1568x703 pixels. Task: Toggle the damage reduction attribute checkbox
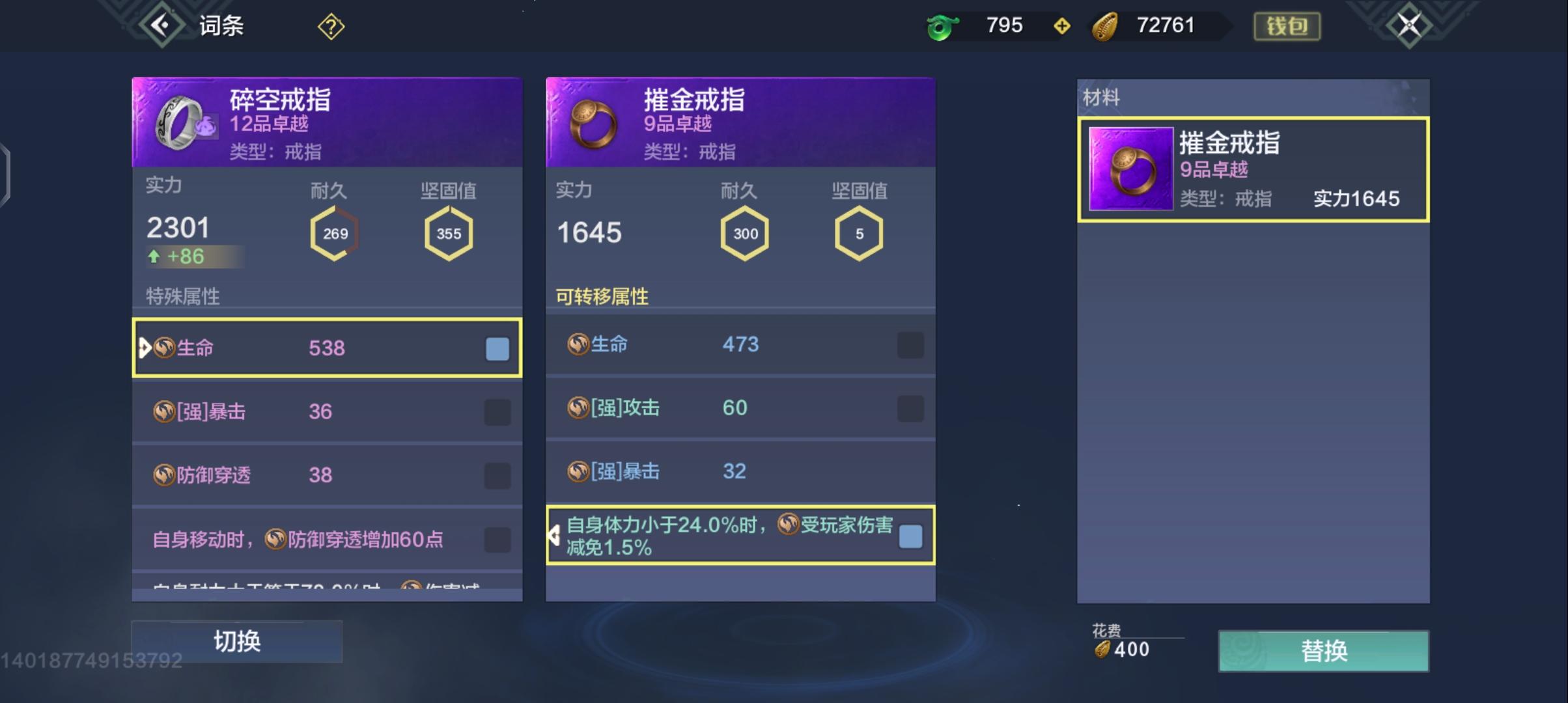910,536
